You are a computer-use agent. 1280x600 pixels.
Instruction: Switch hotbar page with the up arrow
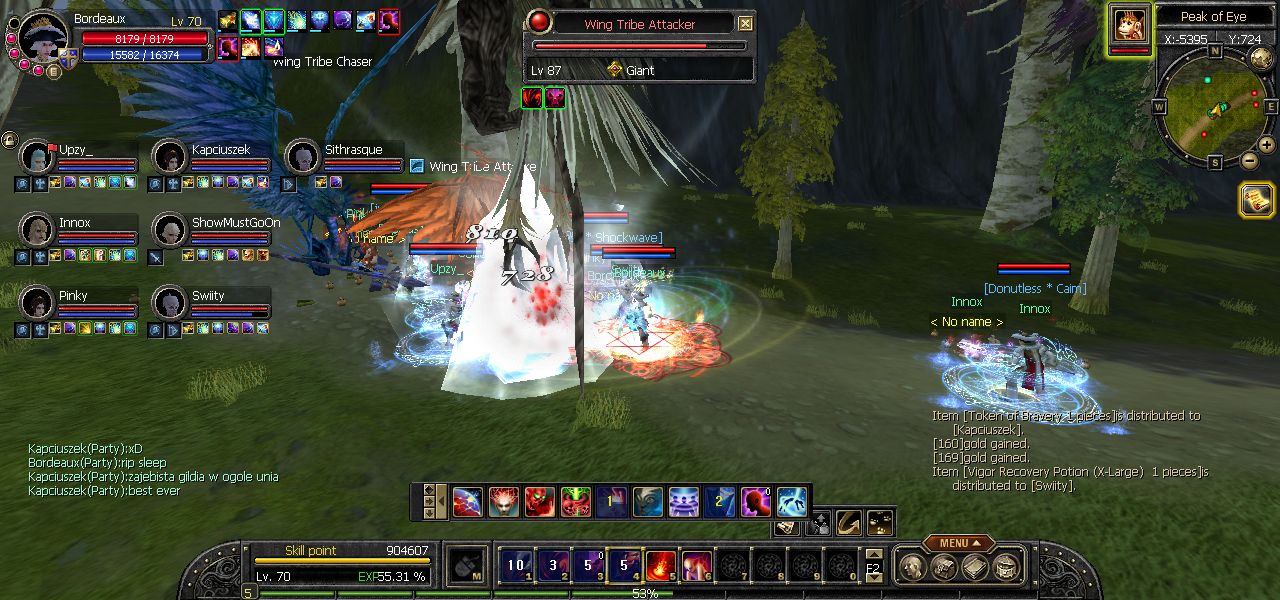[873, 554]
